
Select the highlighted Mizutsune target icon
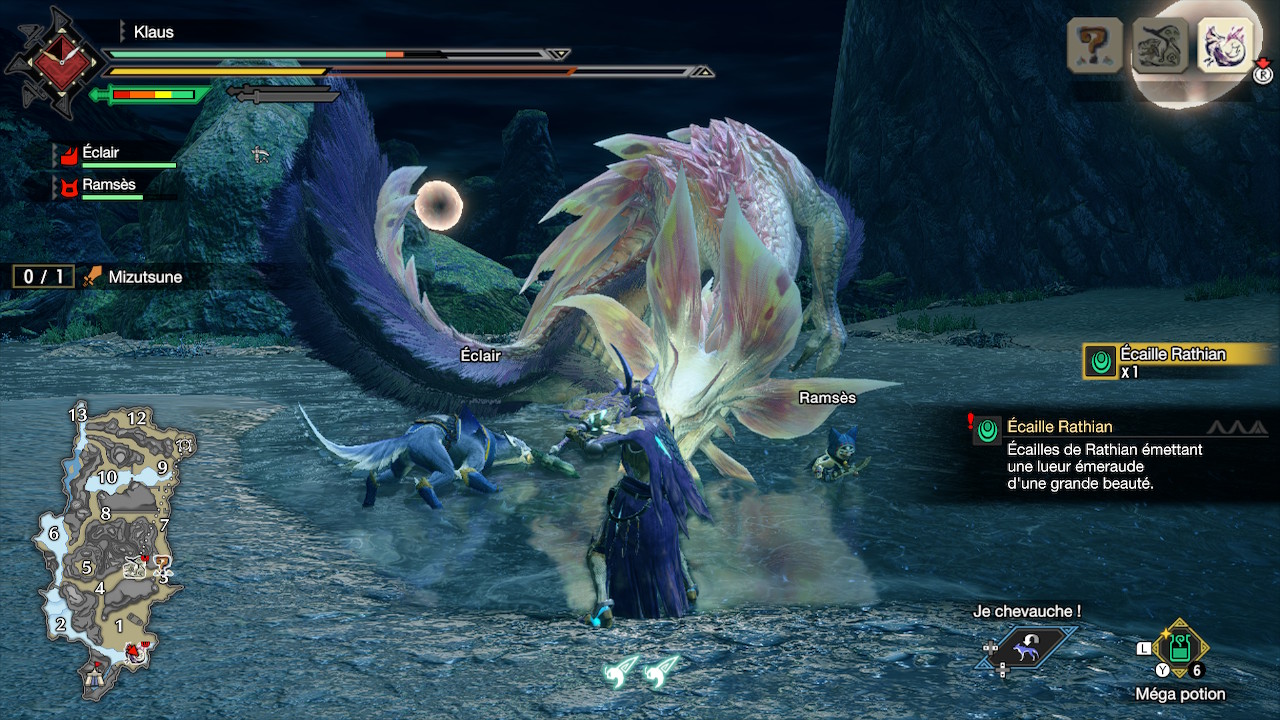tap(1225, 45)
